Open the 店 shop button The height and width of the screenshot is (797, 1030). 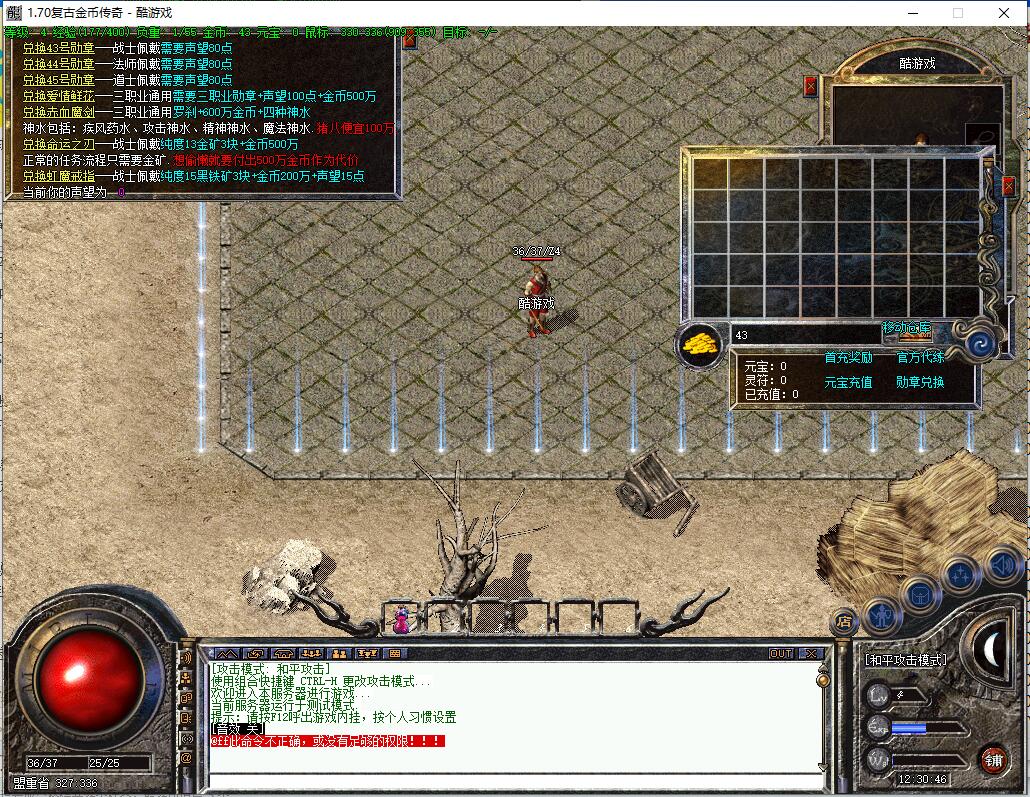point(845,621)
